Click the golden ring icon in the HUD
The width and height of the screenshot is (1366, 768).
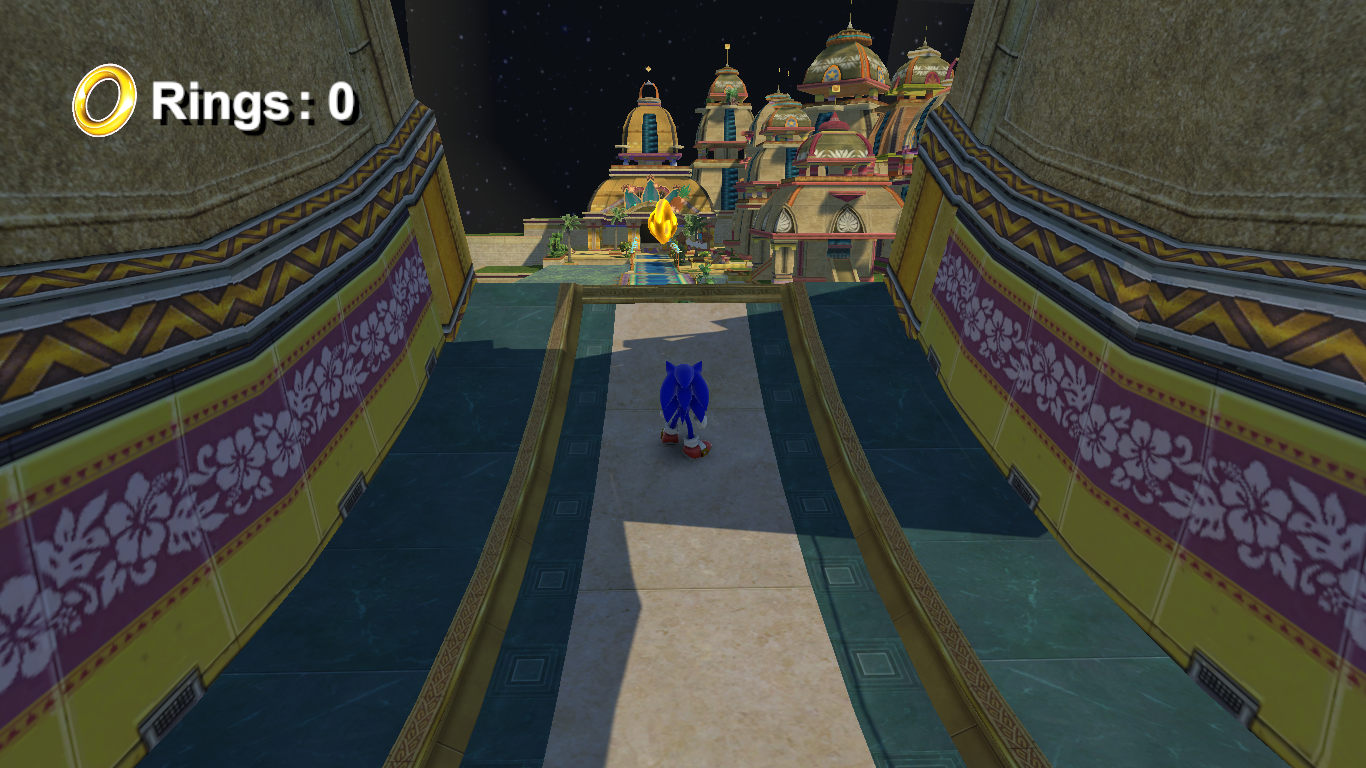(x=103, y=97)
